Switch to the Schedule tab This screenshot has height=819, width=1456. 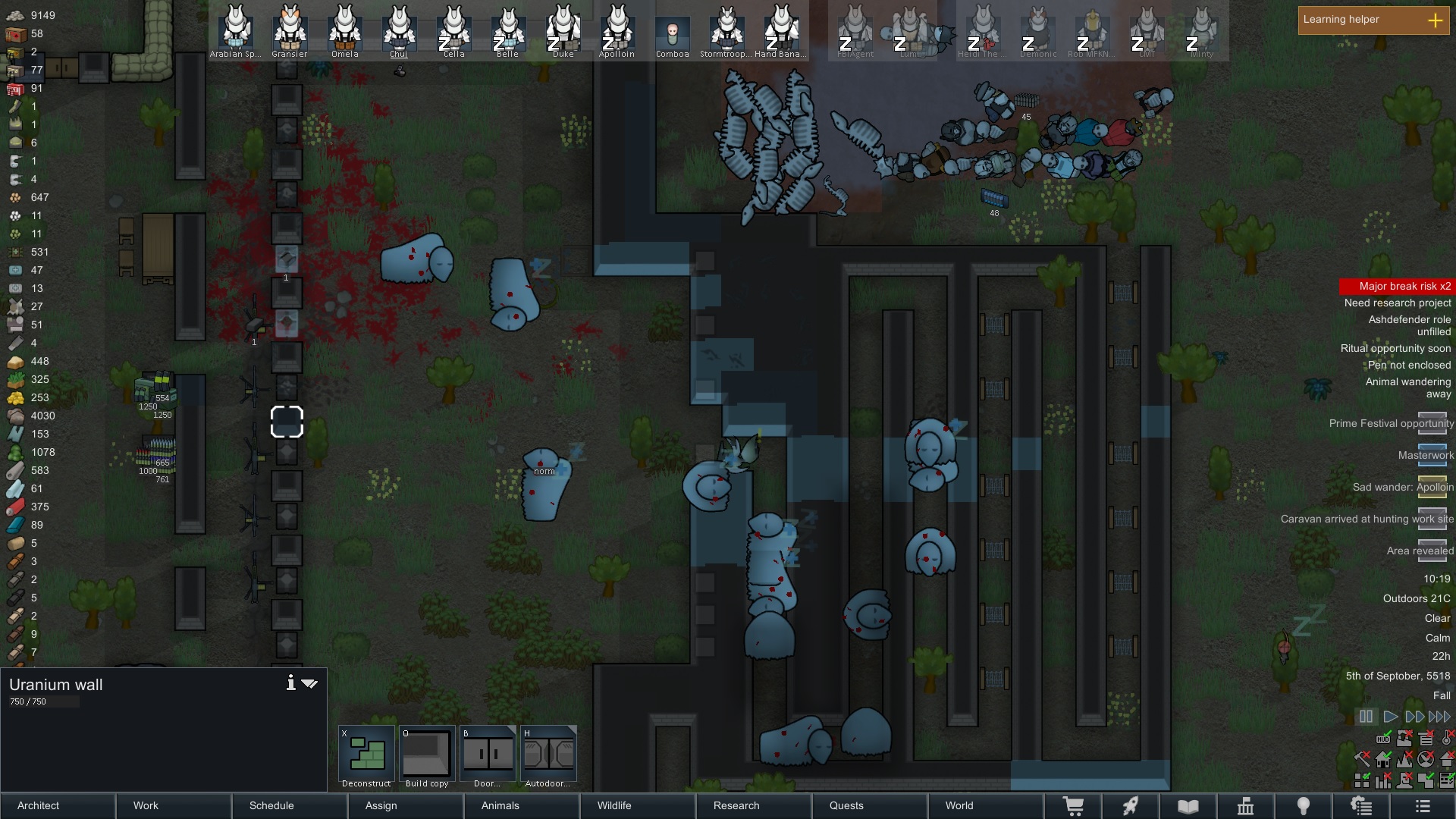[x=290, y=805]
